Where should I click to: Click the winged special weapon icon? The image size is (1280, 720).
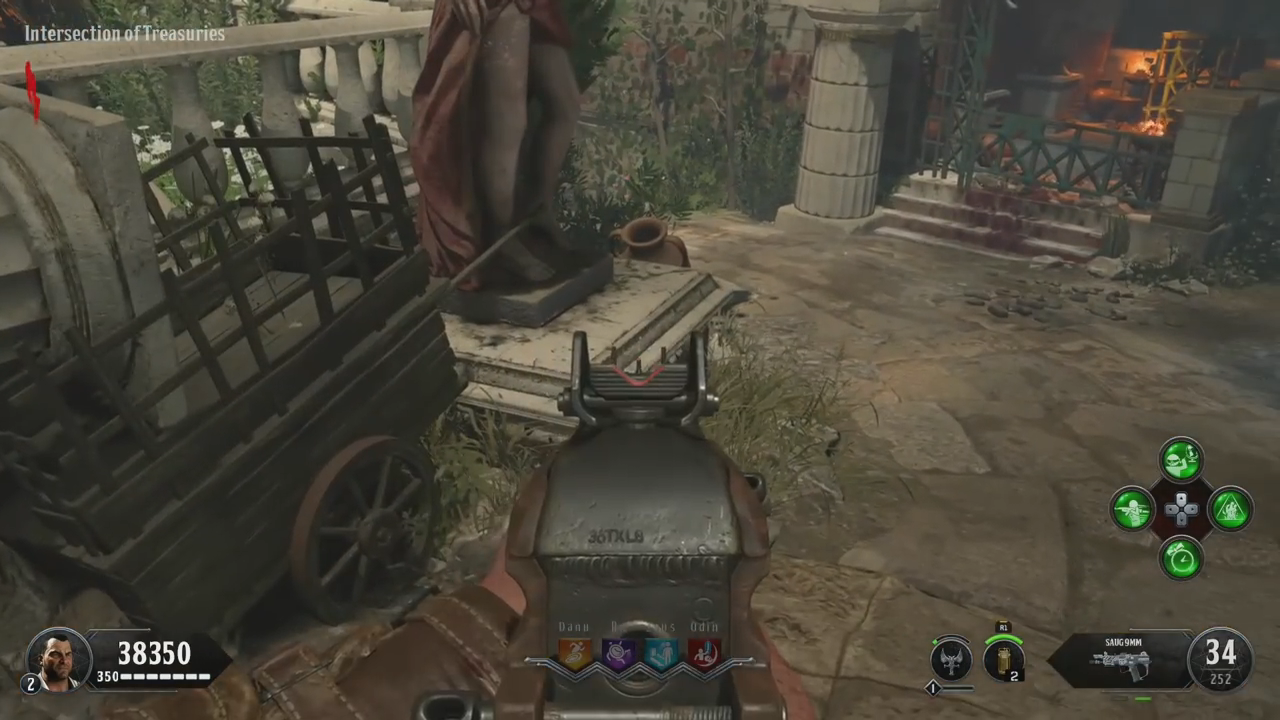[950, 659]
